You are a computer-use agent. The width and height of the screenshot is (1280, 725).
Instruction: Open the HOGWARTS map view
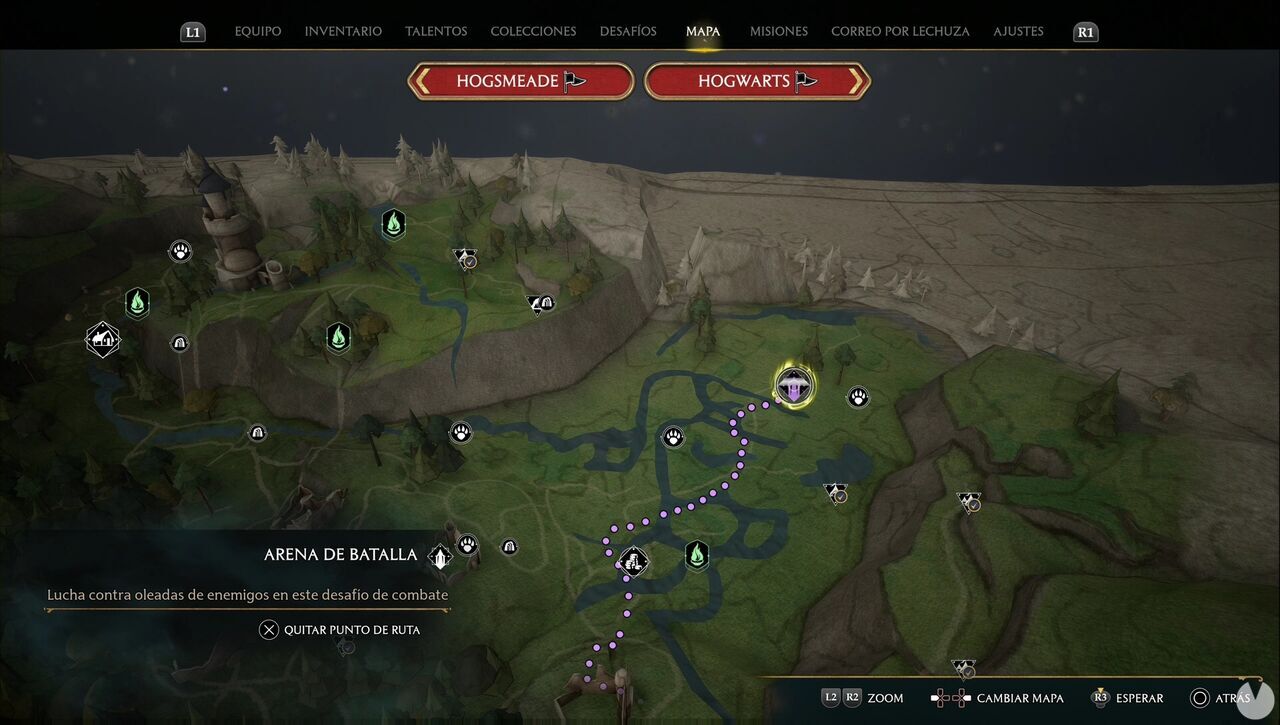click(x=757, y=80)
